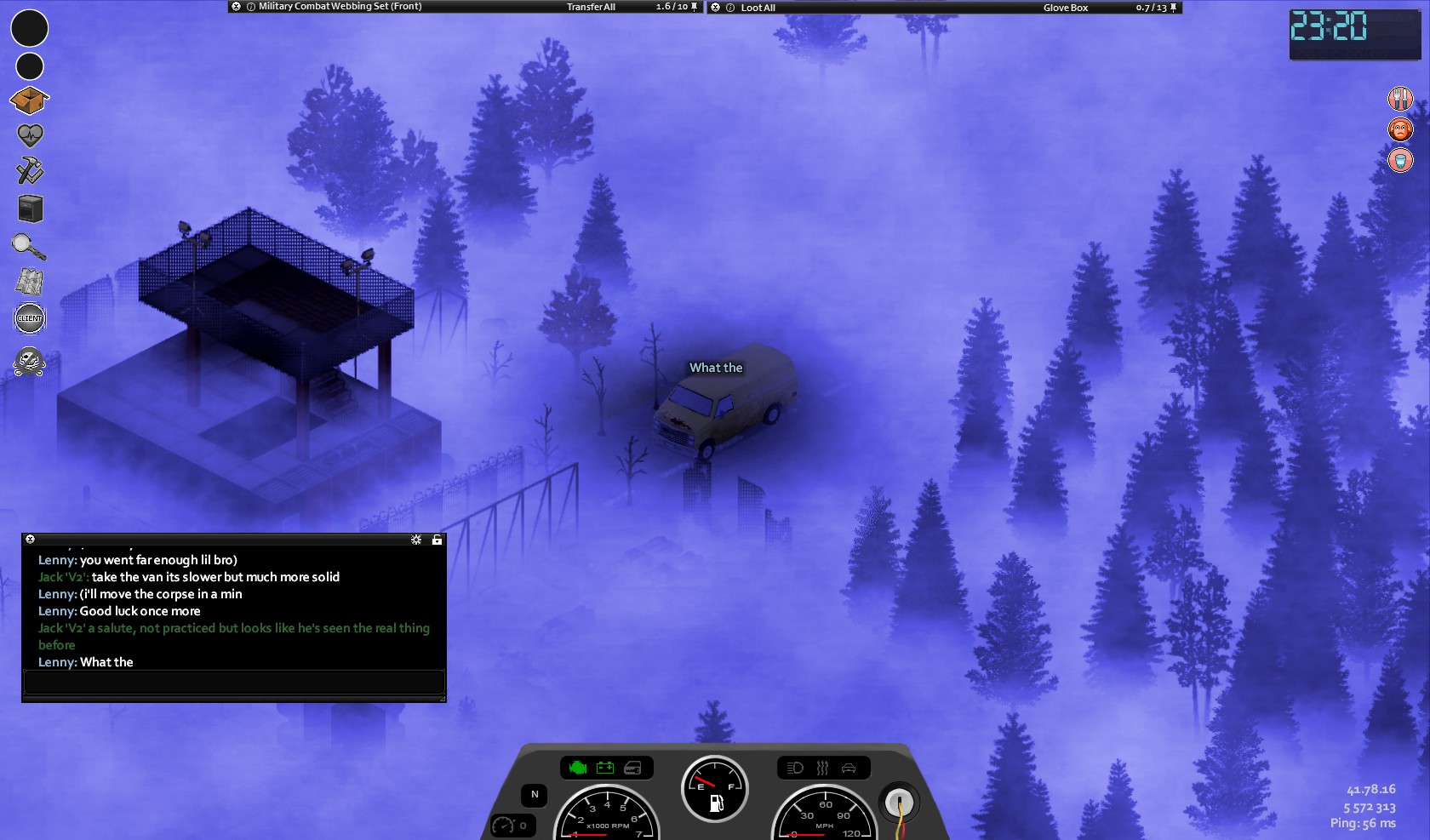Open the world map icon
The height and width of the screenshot is (840, 1430).
coord(29,282)
